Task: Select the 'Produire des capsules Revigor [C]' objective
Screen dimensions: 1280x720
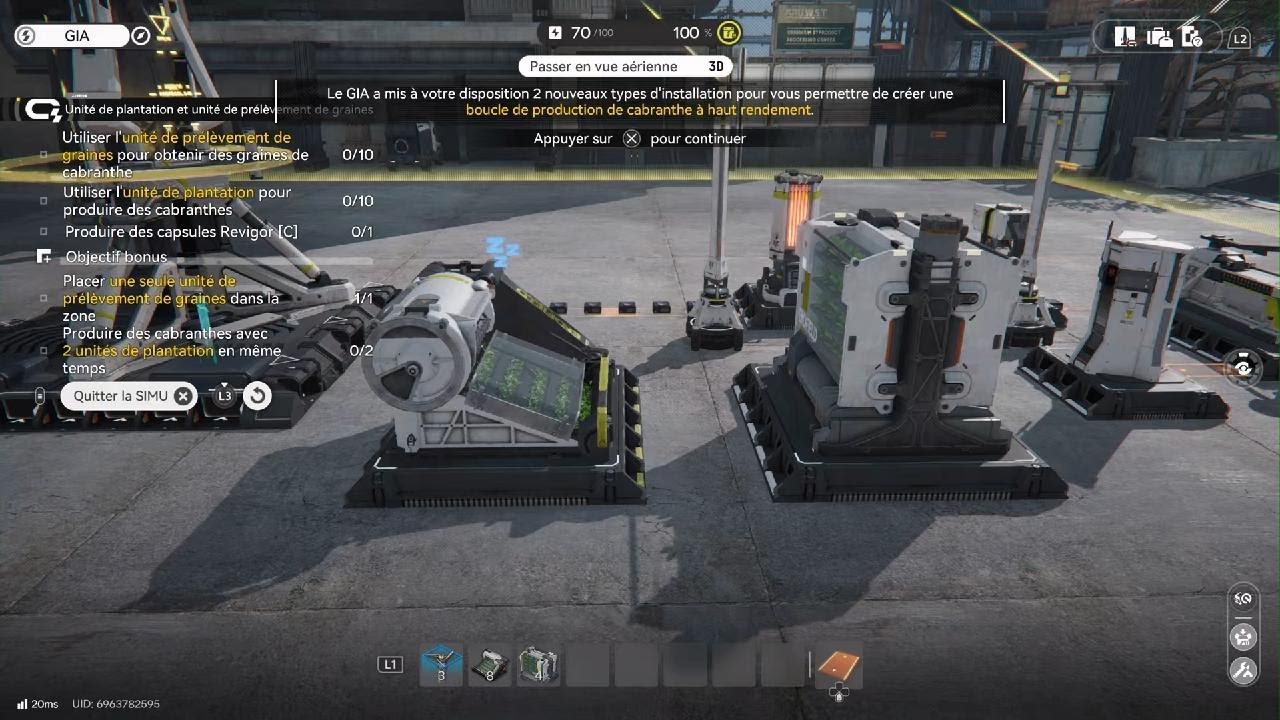Action: click(x=181, y=232)
